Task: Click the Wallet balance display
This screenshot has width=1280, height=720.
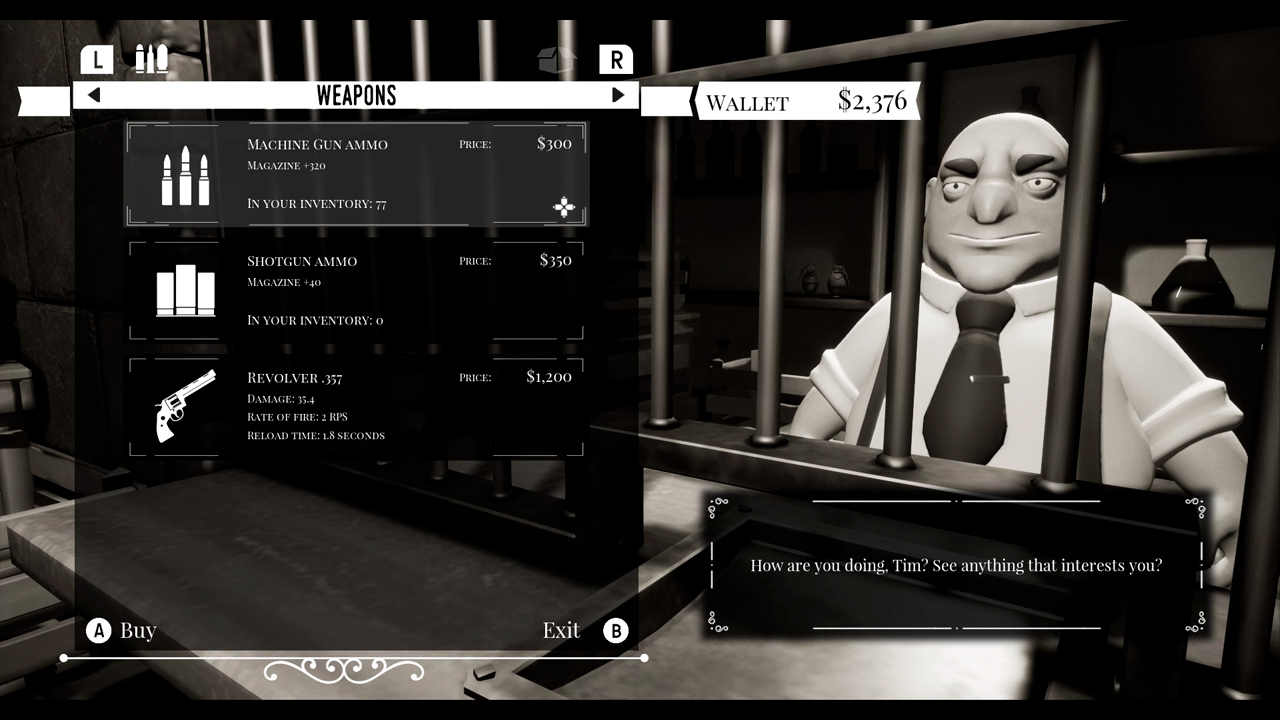Action: point(805,101)
